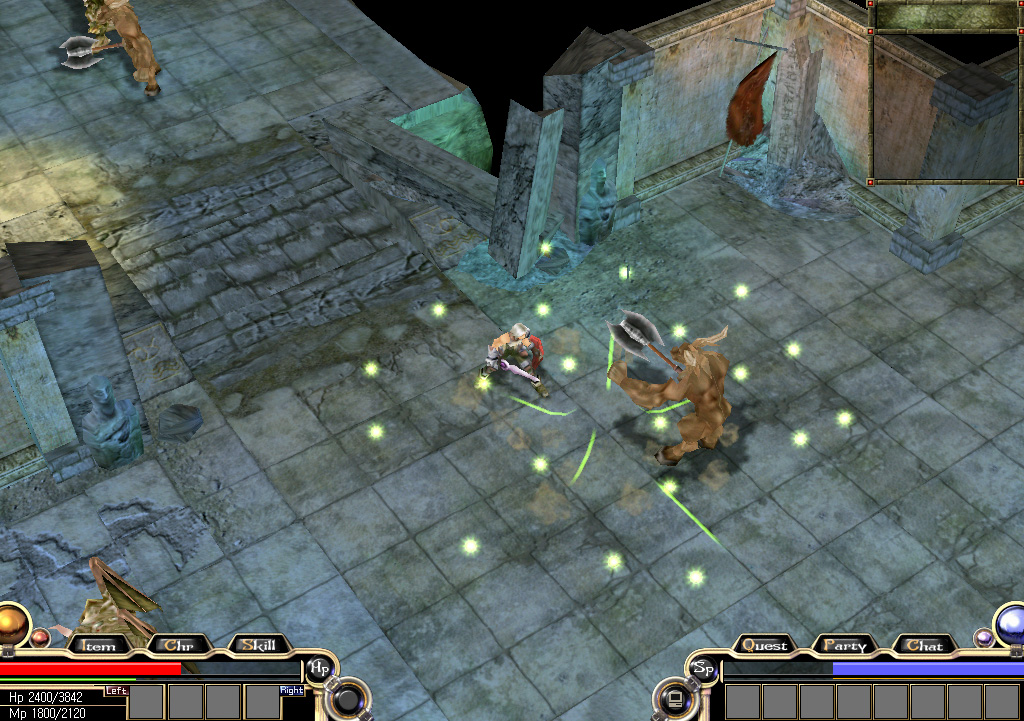
Task: Open the Item inventory panel
Action: pyautogui.click(x=97, y=646)
